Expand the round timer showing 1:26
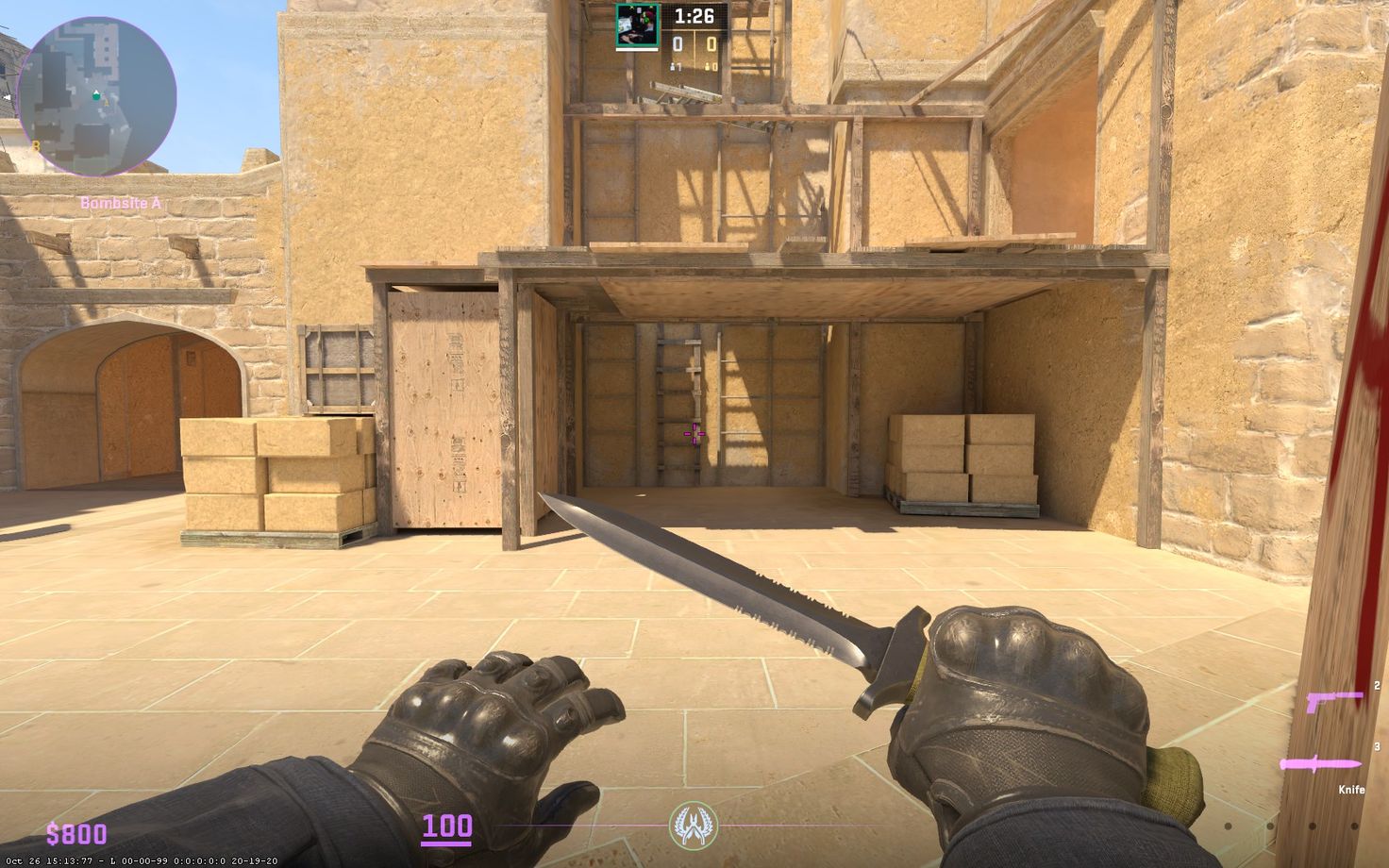This screenshot has height=868, width=1389. [x=694, y=16]
